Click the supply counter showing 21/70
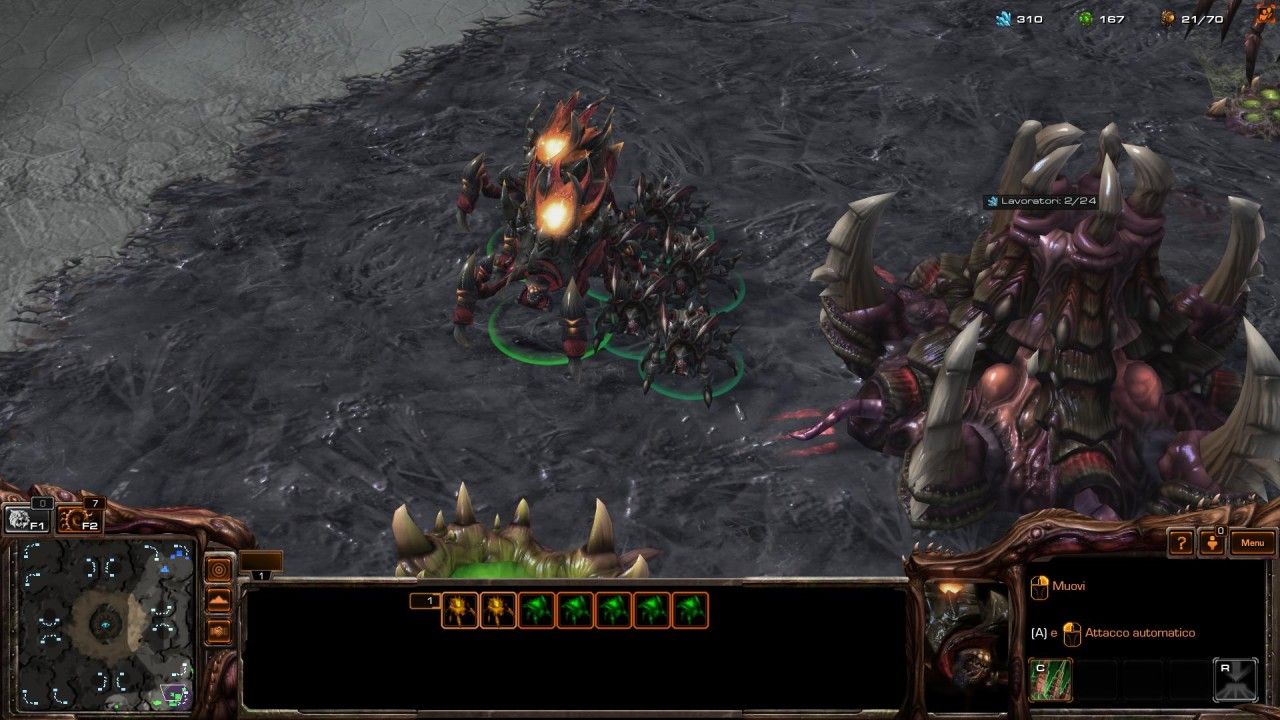The height and width of the screenshot is (720, 1280). (x=1203, y=17)
